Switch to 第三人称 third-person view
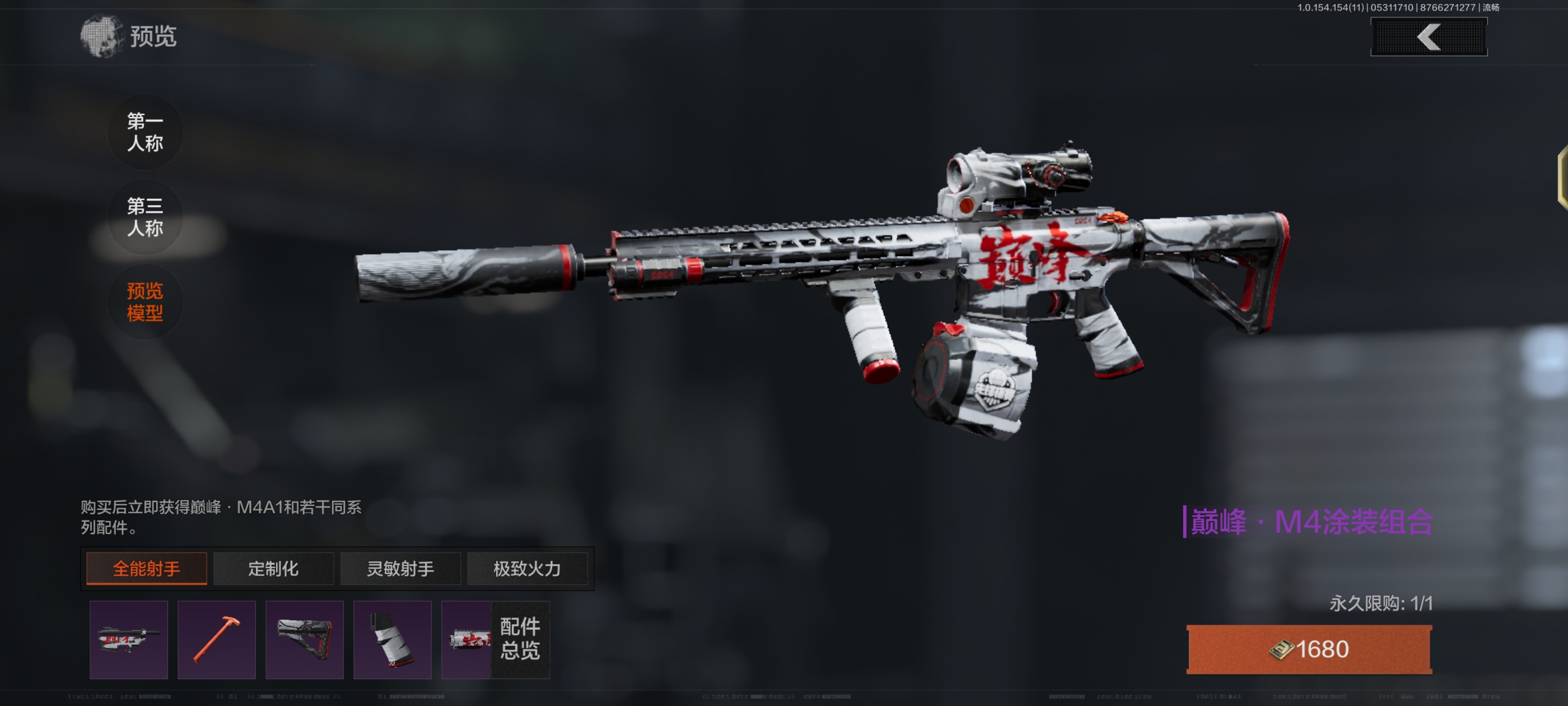The height and width of the screenshot is (706, 1568). point(145,217)
